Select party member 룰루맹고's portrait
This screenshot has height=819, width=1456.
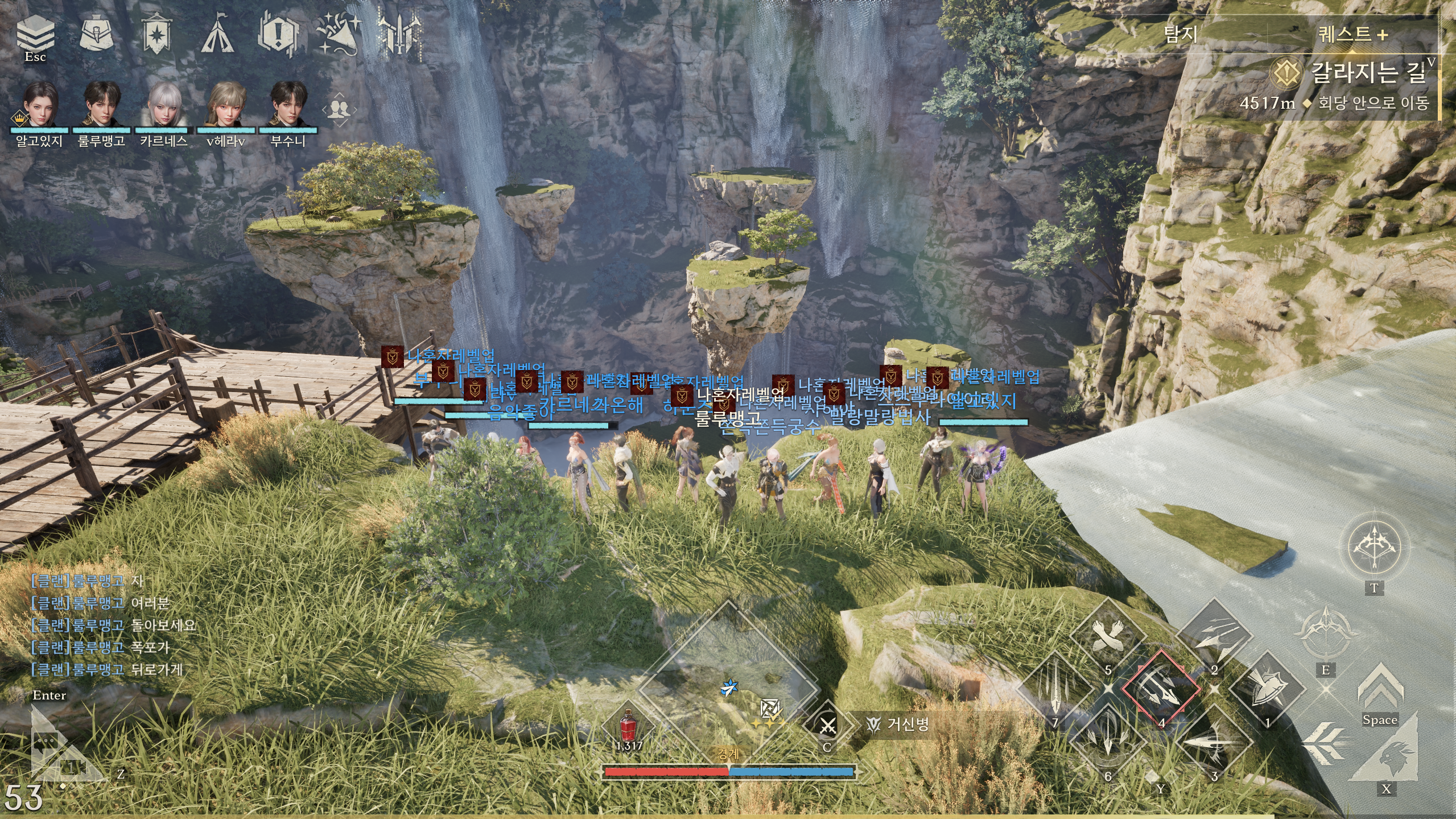101,105
